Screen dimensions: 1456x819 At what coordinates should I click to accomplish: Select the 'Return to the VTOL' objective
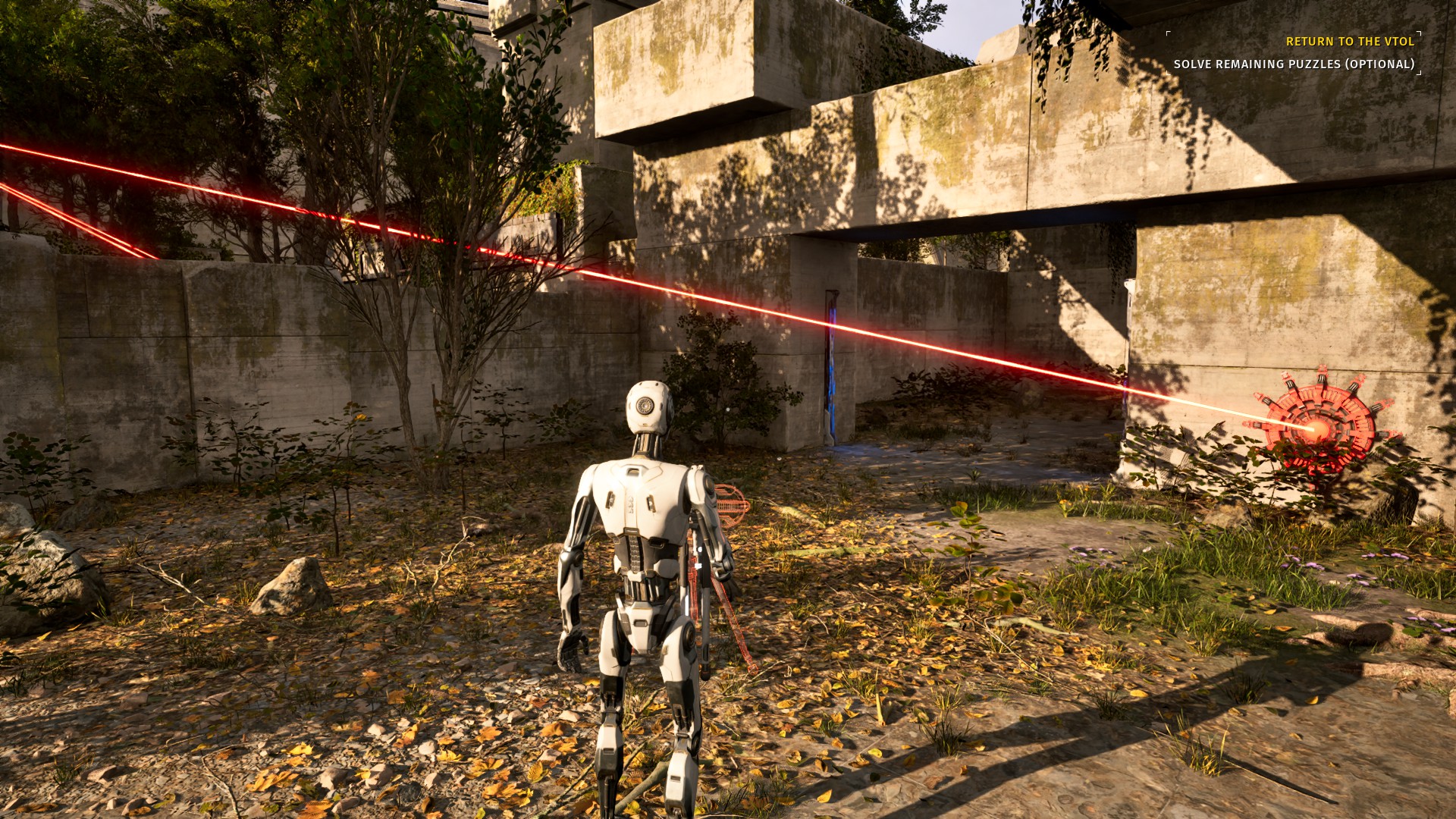coord(1350,42)
